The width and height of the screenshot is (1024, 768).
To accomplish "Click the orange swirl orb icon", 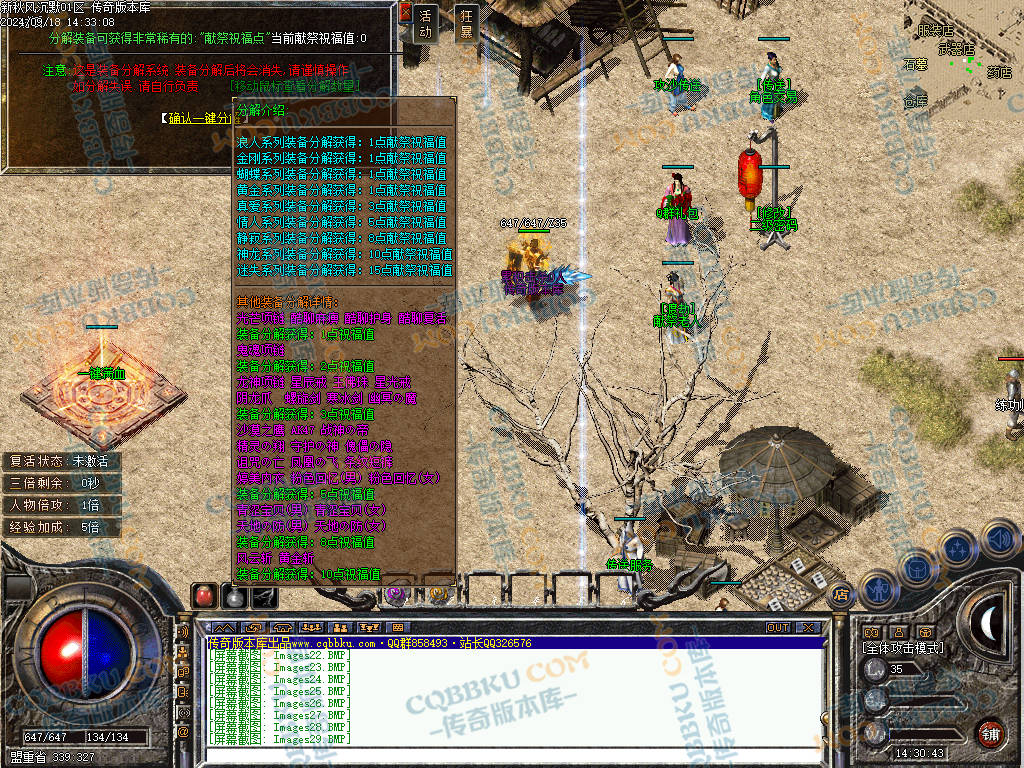I will [x=440, y=596].
